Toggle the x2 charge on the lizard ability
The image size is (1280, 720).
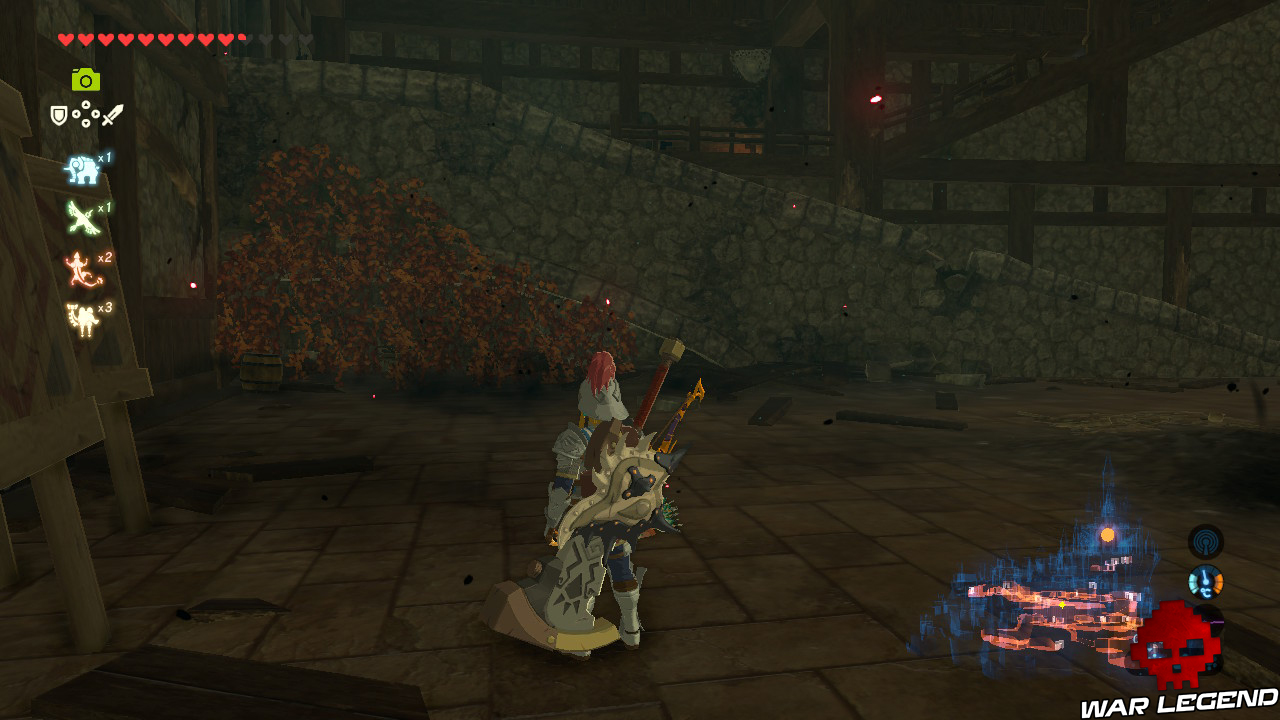(104, 257)
